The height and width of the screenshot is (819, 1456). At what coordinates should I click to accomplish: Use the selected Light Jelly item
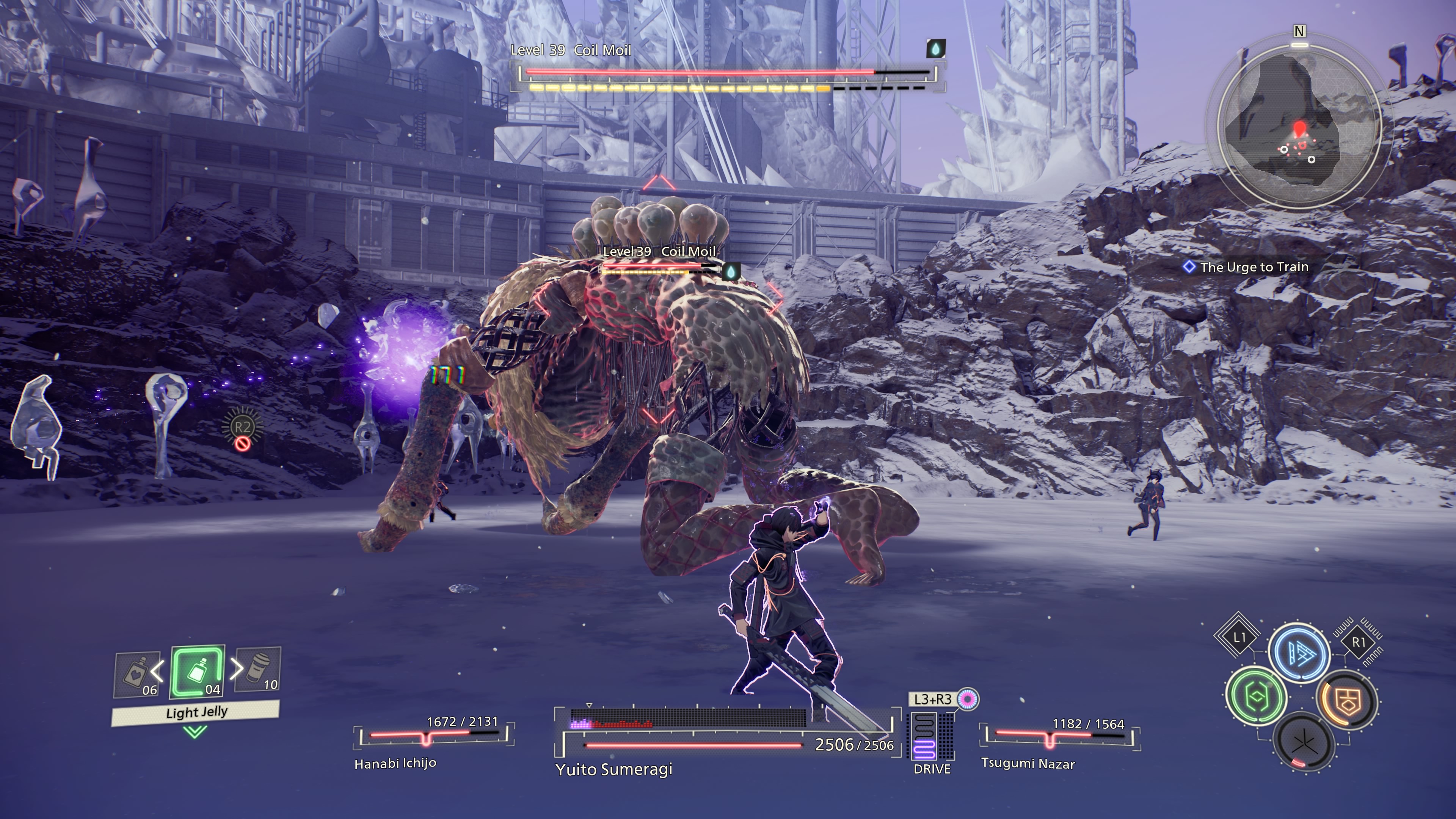point(197,672)
